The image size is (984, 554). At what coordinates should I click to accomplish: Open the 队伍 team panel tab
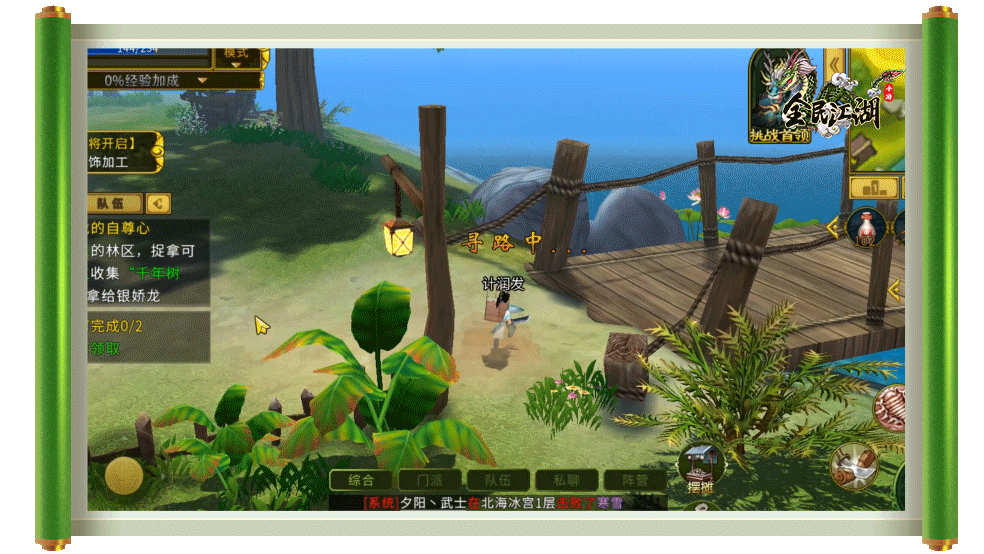[116, 203]
